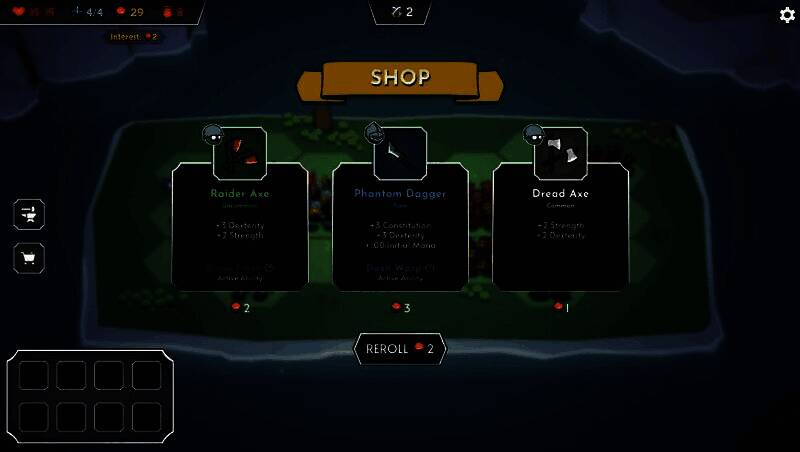Viewport: 800px width, 452px height.
Task: Toggle the shopping cart button
Action: pos(29,259)
